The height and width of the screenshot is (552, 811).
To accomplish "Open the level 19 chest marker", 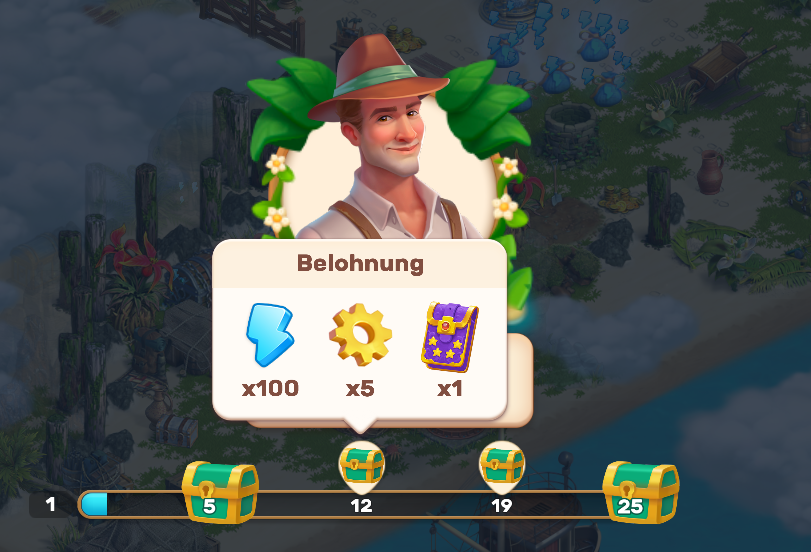I will pyautogui.click(x=502, y=464).
